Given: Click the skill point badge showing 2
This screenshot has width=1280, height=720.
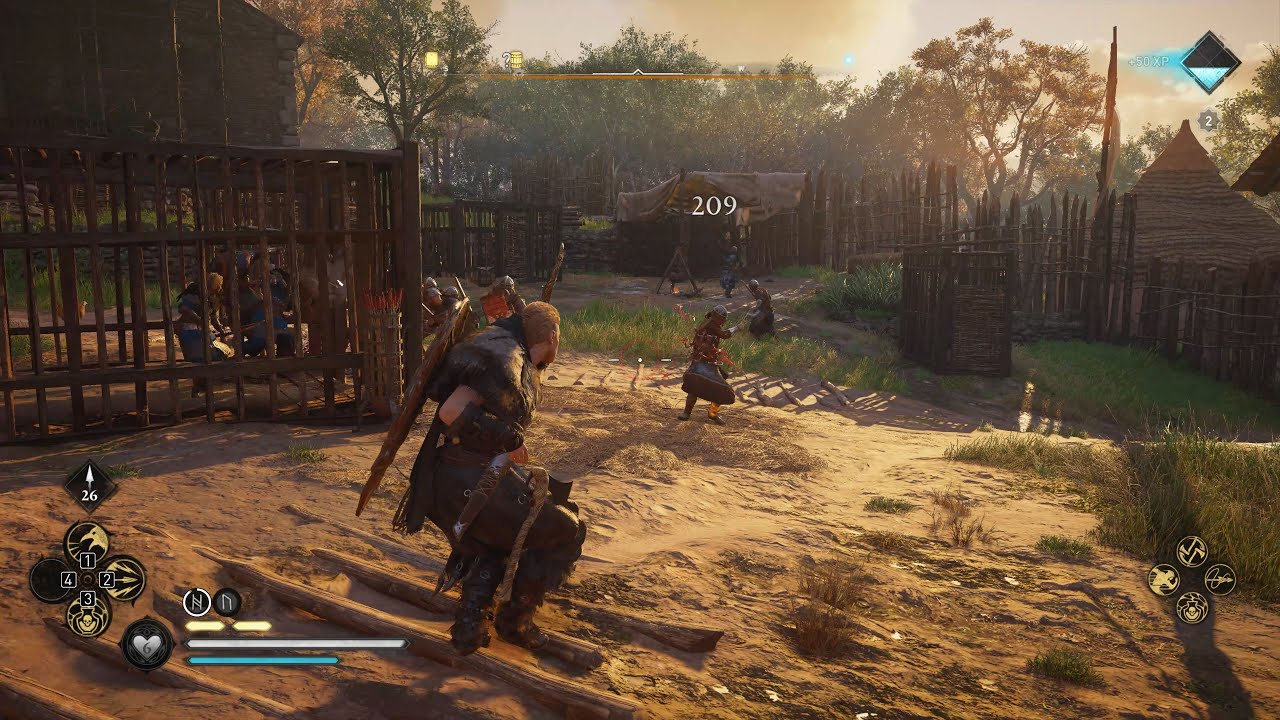Looking at the screenshot, I should click(1207, 120).
